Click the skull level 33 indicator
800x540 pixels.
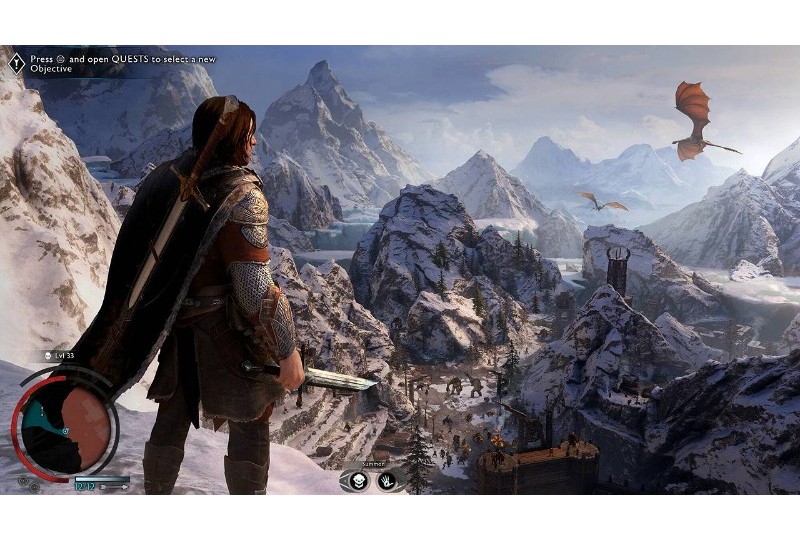pos(48,356)
